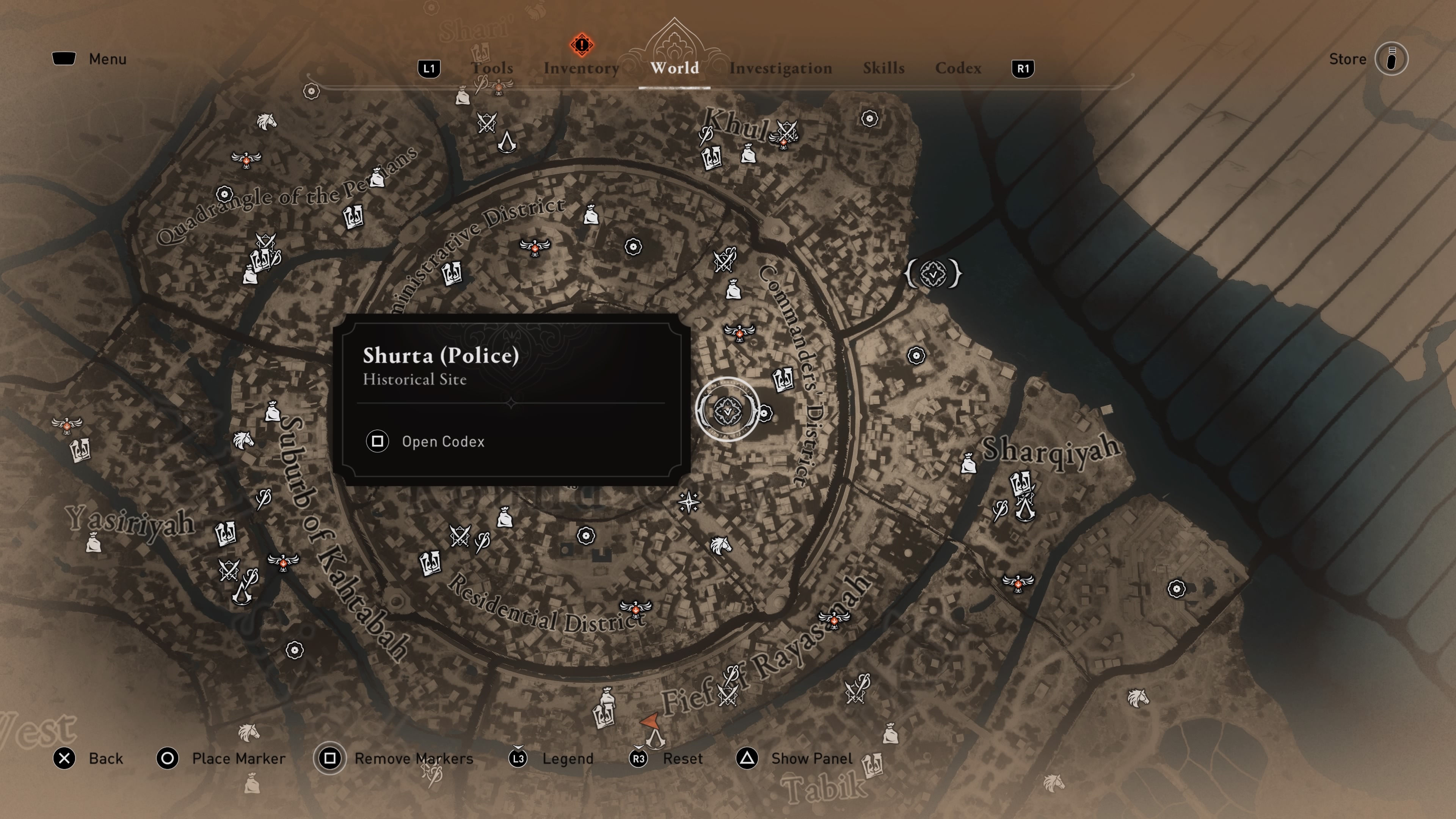Open the Inventory tab

[581, 68]
